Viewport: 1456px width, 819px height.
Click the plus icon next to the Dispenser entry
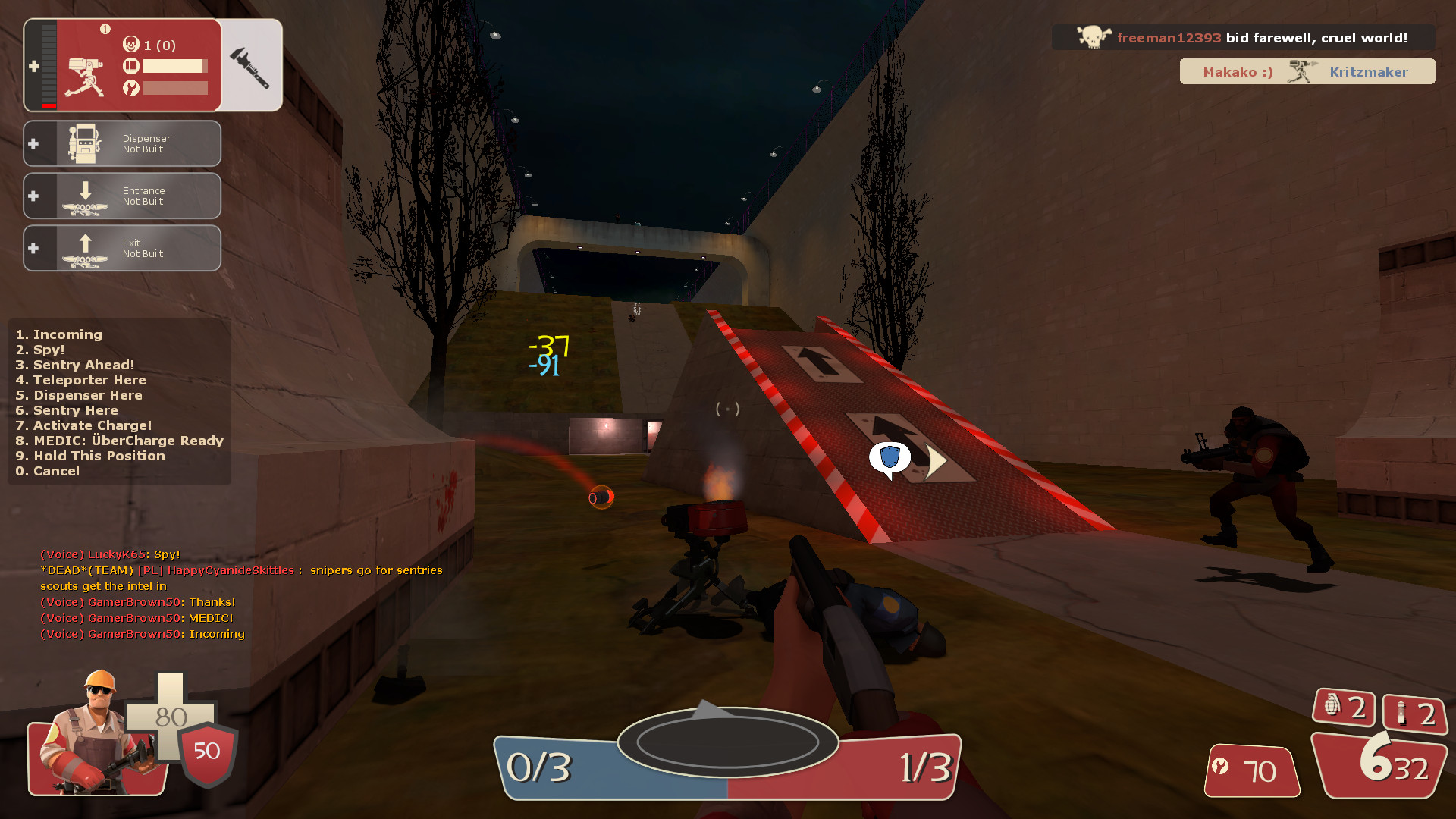coord(33,143)
